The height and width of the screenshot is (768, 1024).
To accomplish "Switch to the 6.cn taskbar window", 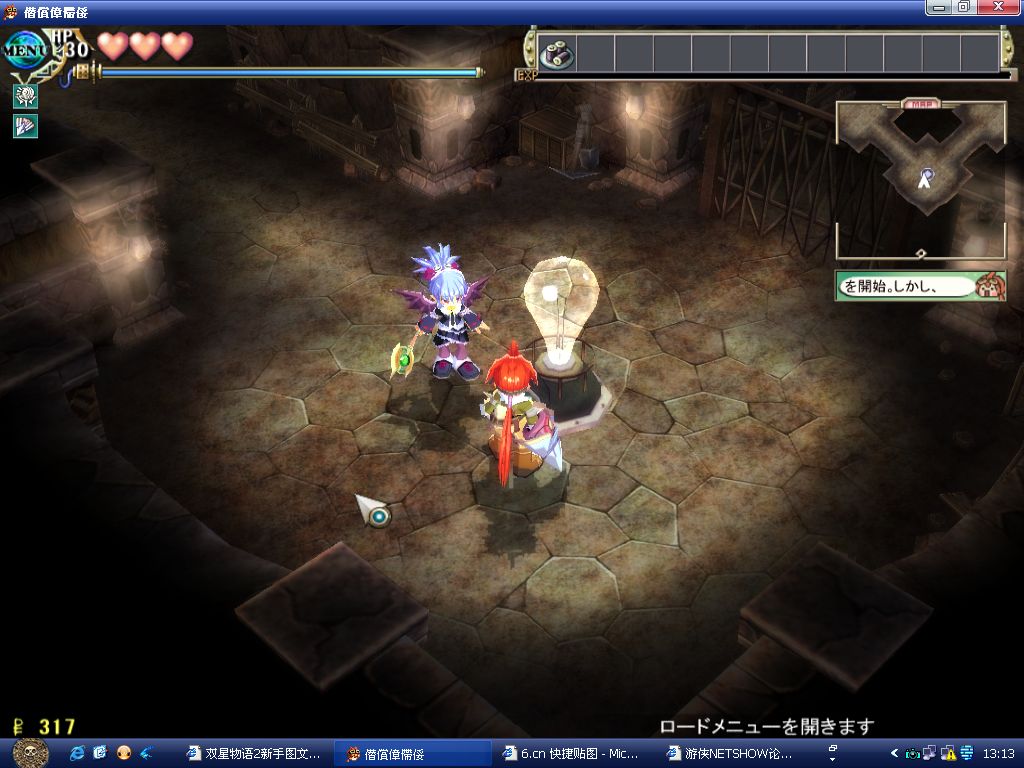I will pyautogui.click(x=573, y=753).
